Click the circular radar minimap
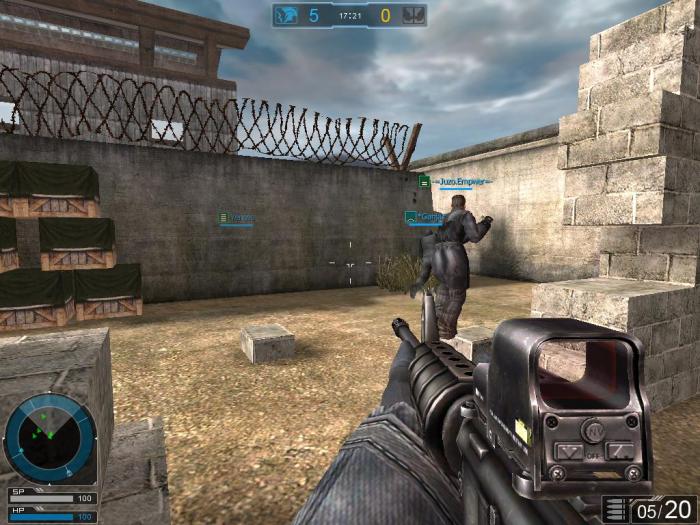Viewport: 700px width, 525px height. [50, 438]
